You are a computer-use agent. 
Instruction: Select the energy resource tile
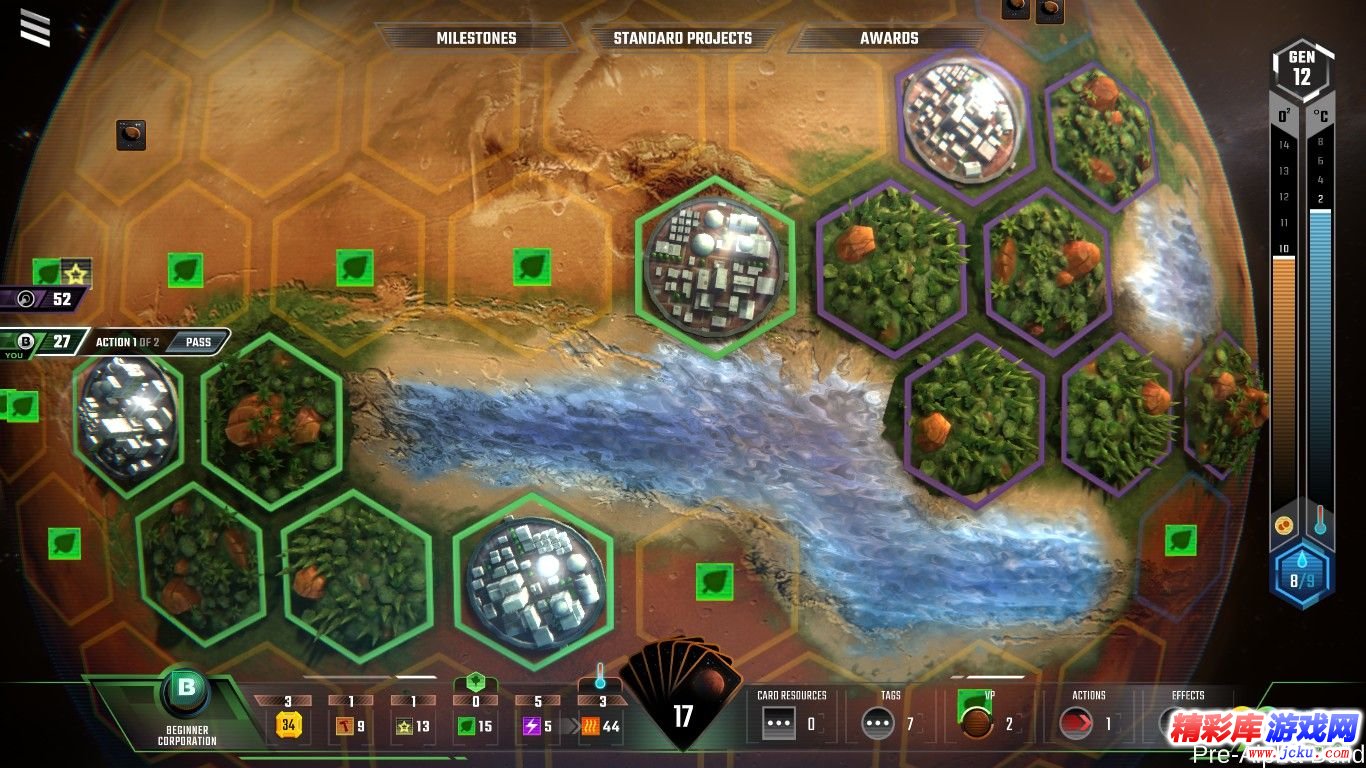point(539,726)
